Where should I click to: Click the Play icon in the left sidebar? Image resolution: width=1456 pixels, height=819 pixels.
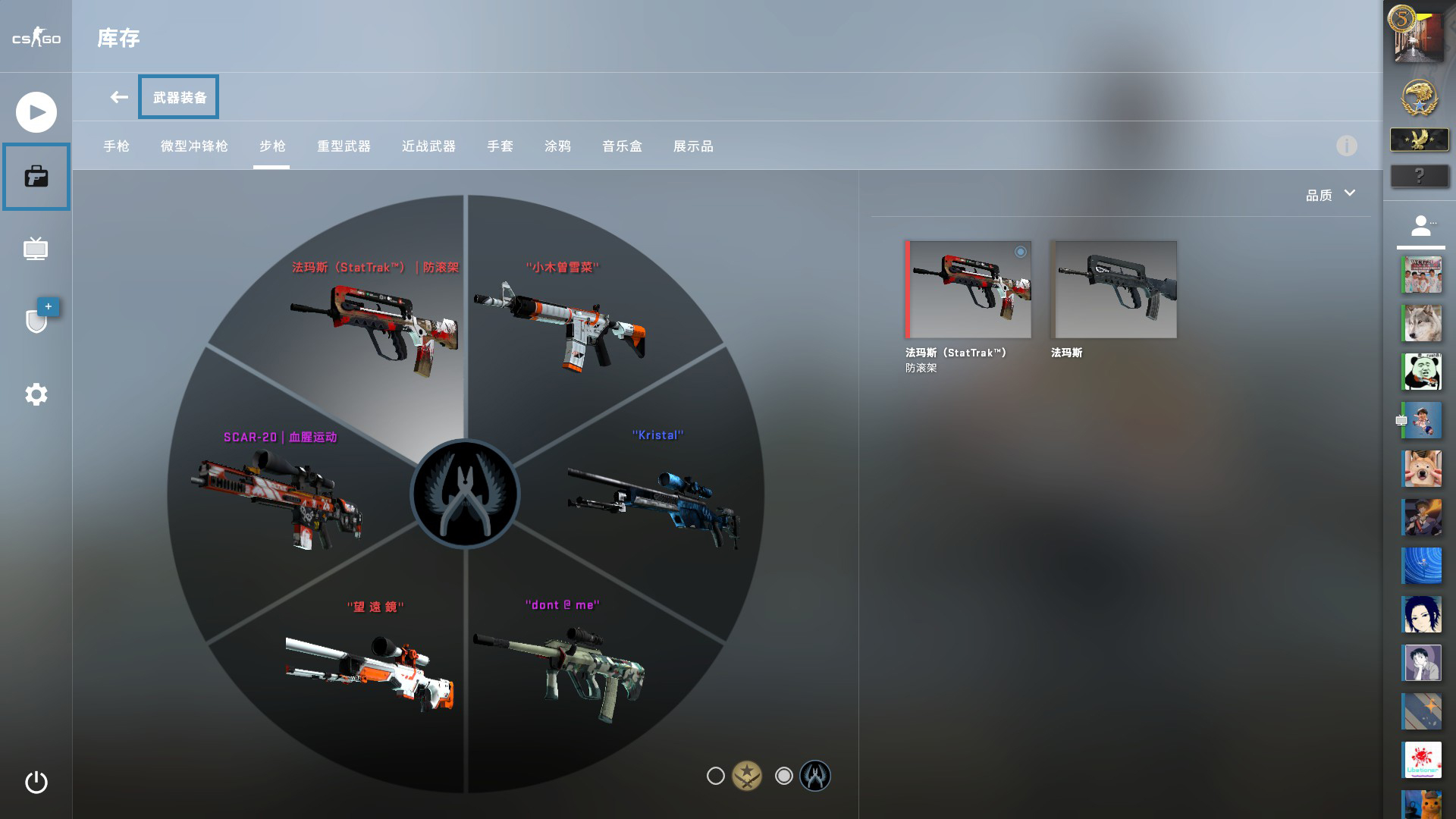pos(36,111)
